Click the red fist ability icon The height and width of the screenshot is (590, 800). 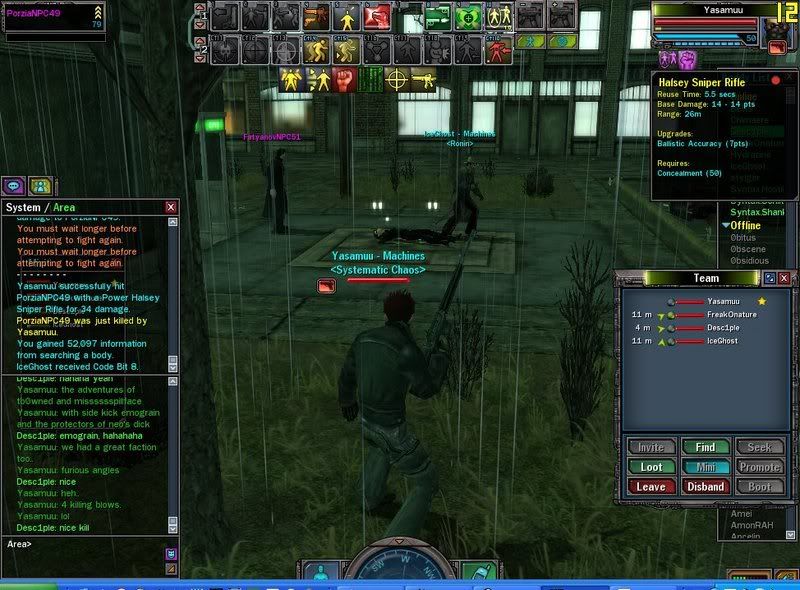344,78
